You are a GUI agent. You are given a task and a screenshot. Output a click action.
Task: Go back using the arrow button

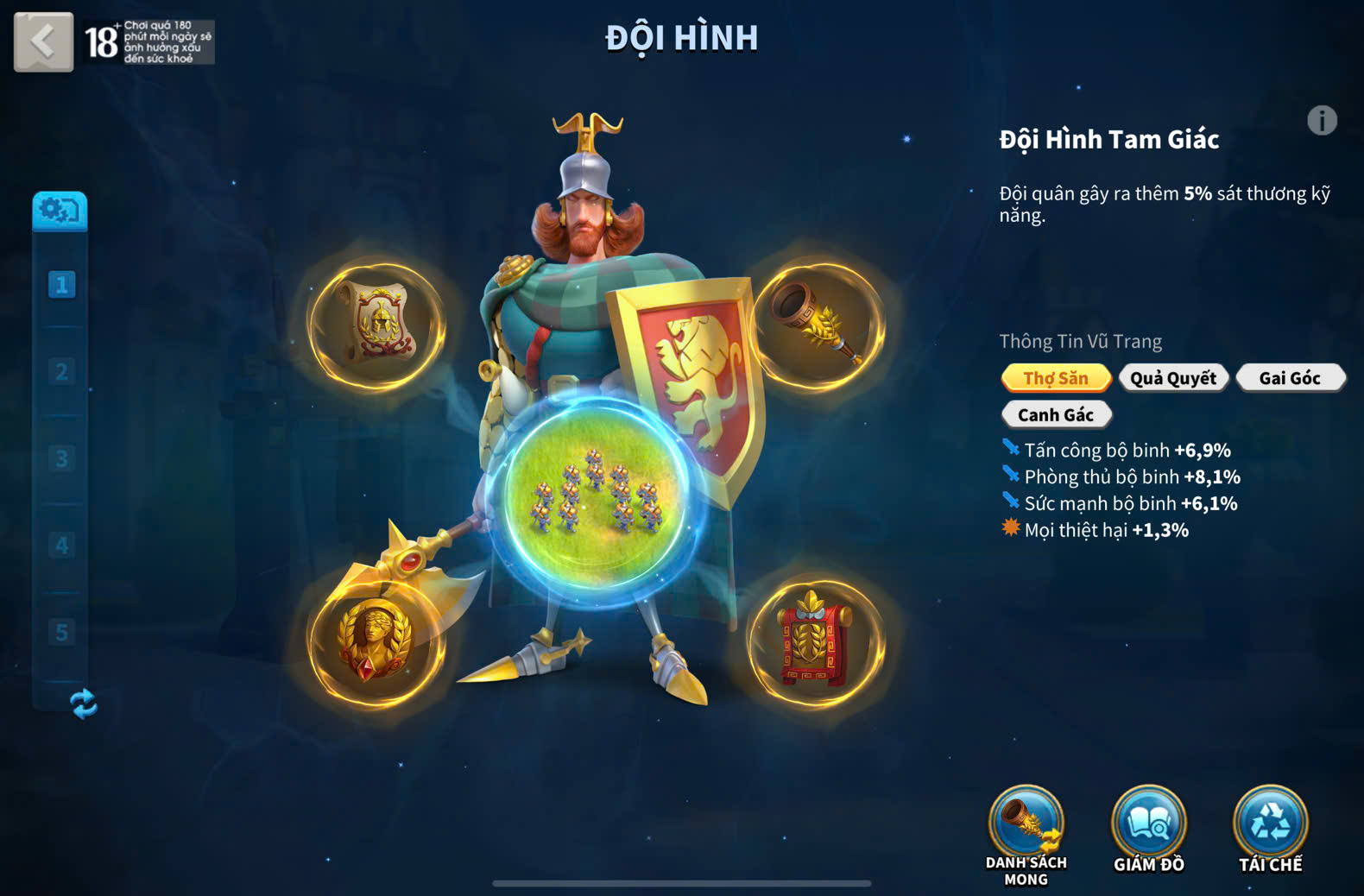[43, 41]
